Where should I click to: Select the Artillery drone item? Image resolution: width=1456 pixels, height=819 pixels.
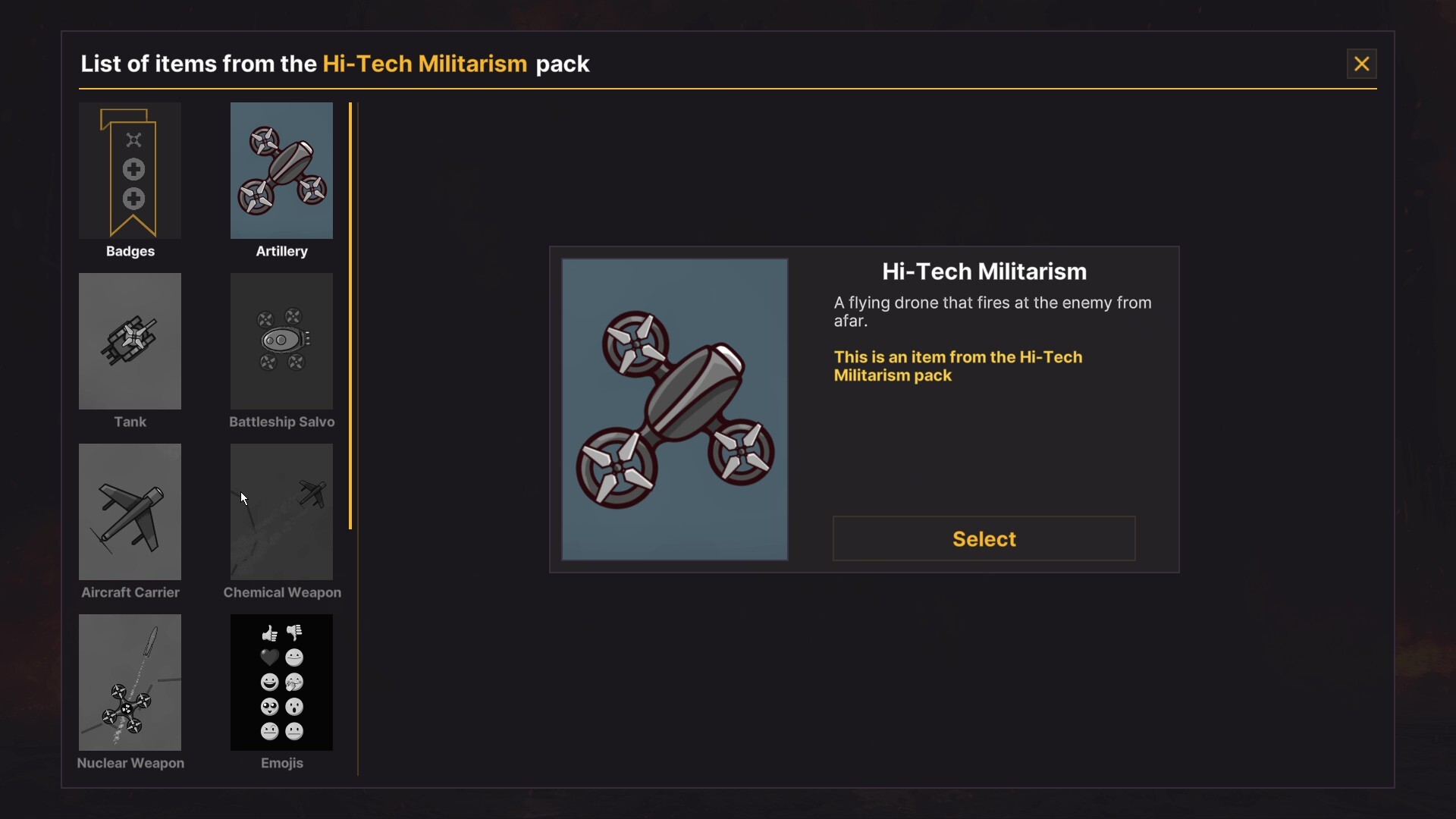coord(281,171)
